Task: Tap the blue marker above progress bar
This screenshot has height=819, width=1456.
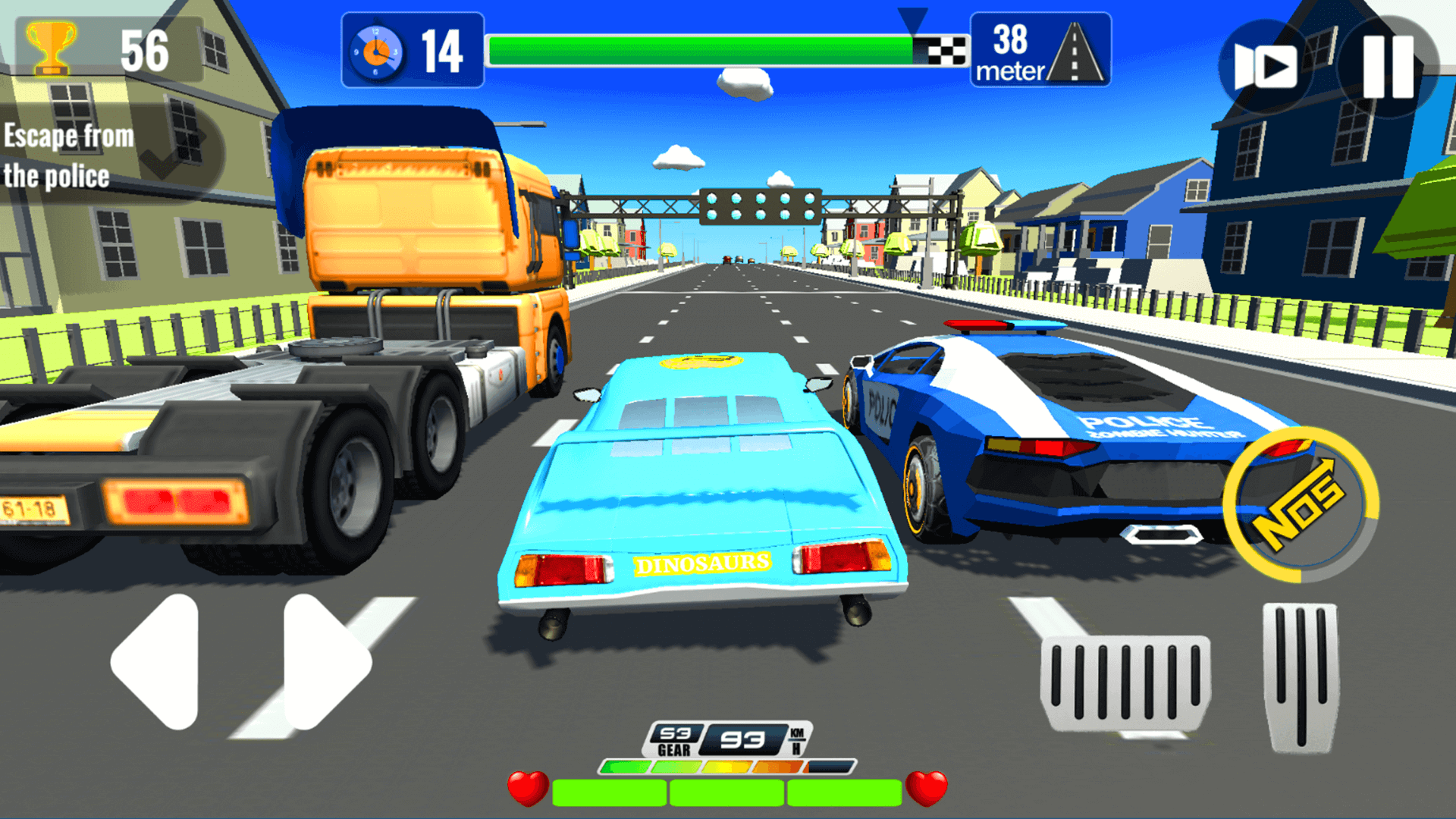Action: click(x=912, y=17)
